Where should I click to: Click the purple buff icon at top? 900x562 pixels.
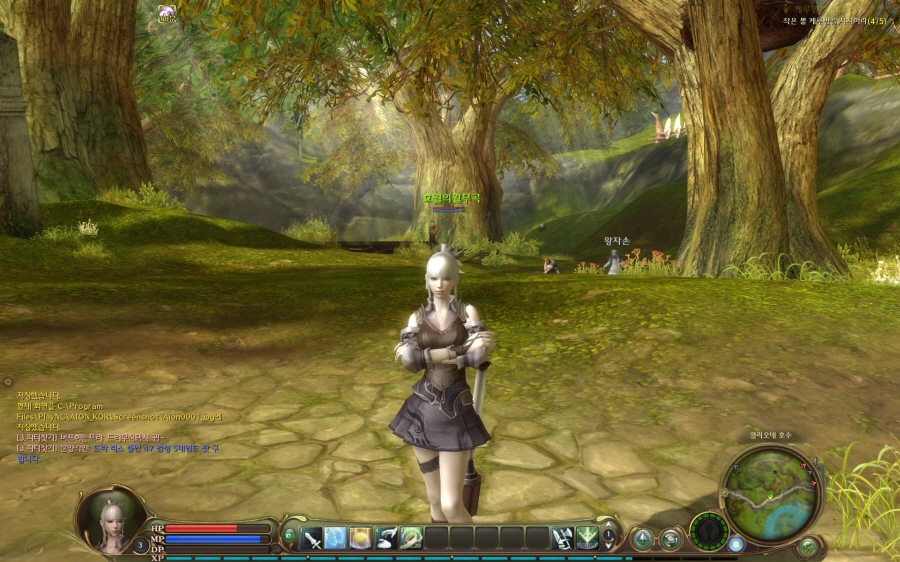coord(166,13)
